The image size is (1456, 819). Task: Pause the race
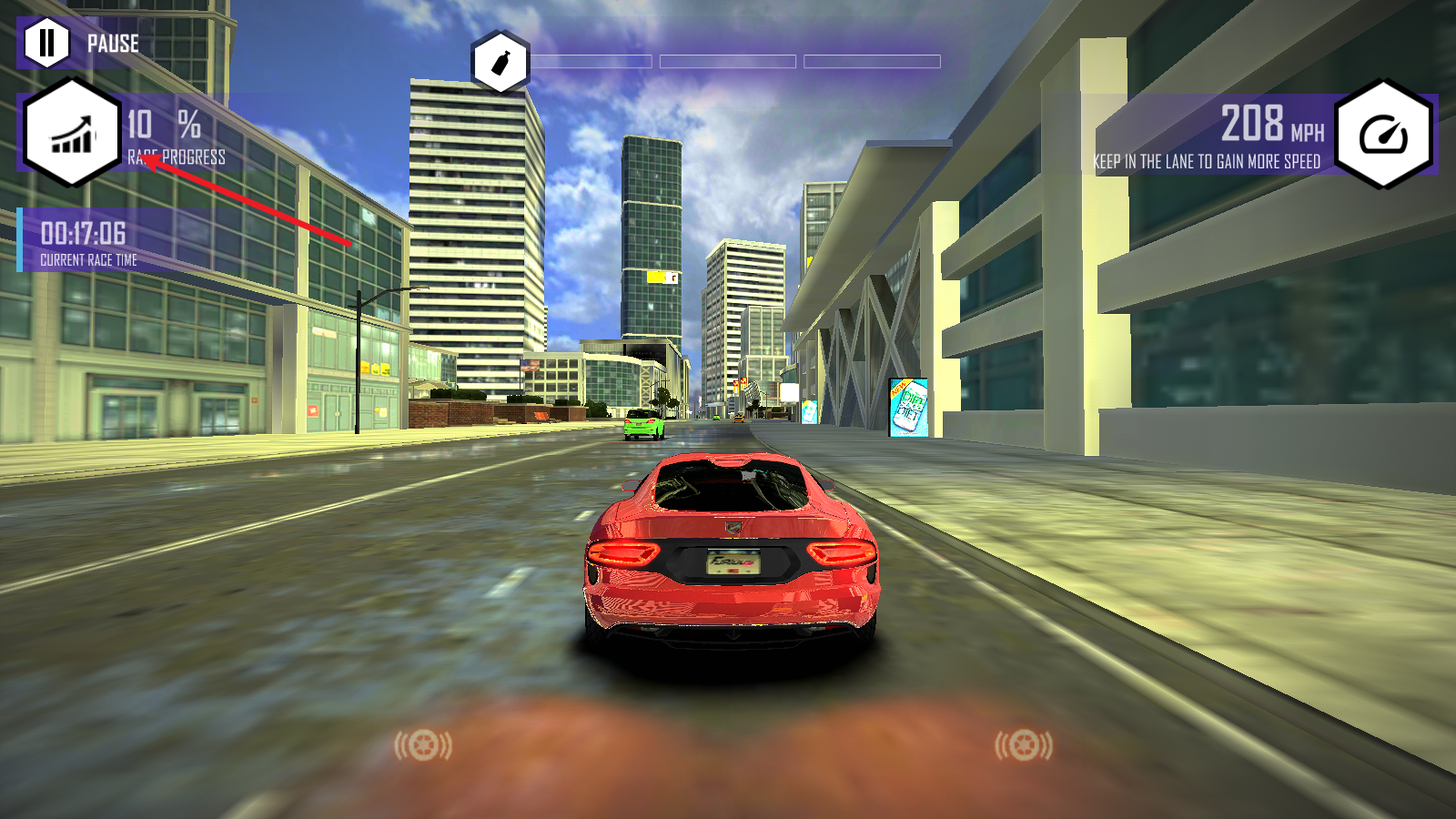(x=46, y=43)
